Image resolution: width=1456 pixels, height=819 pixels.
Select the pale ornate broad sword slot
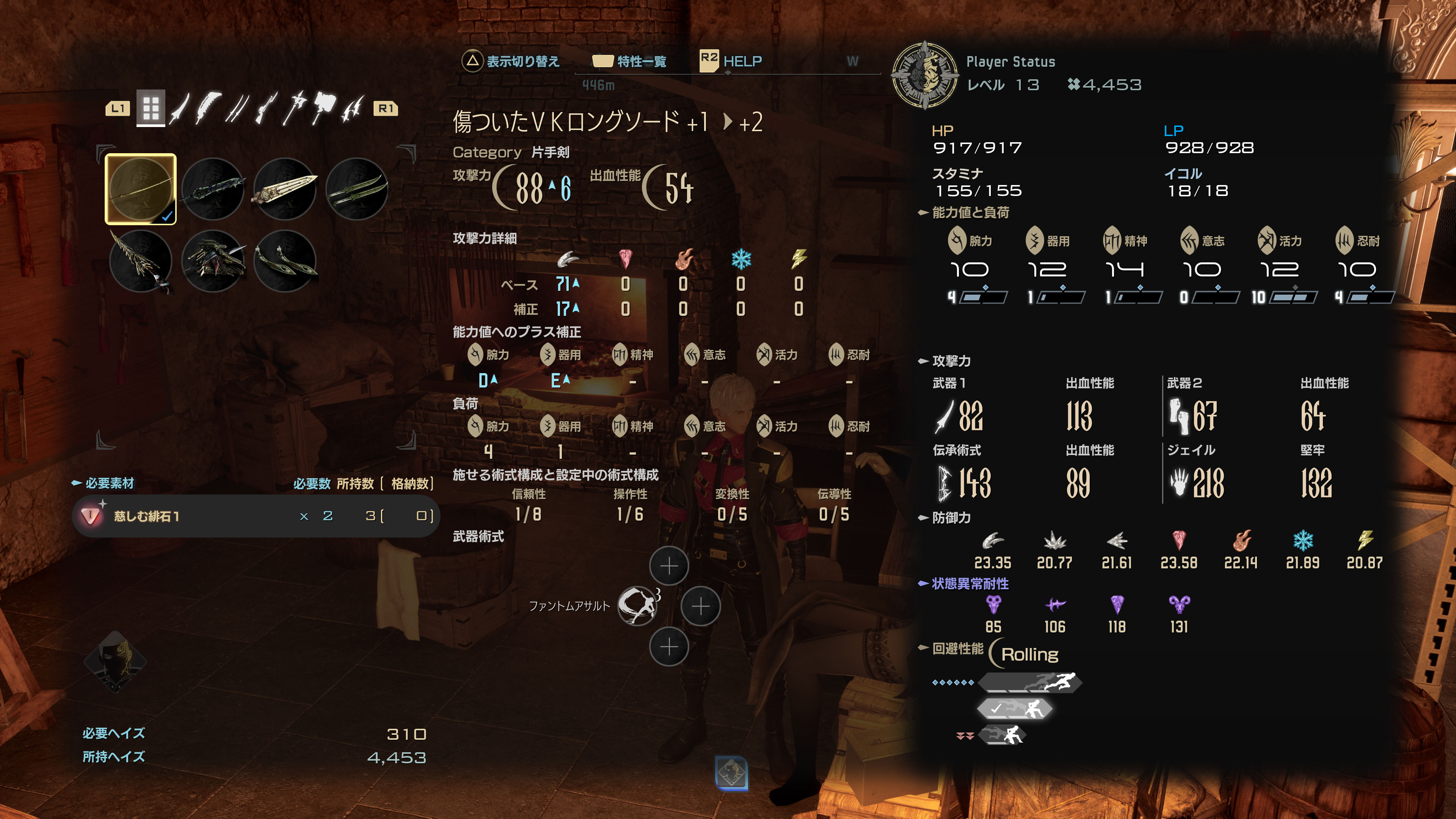pyautogui.click(x=285, y=189)
